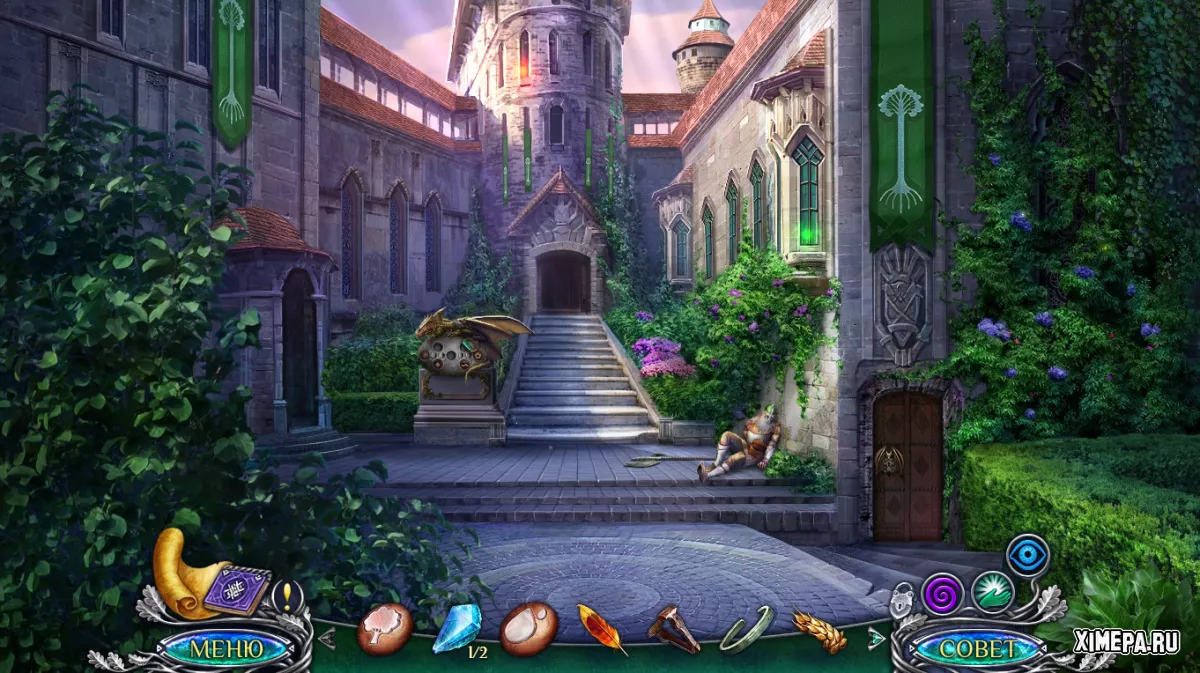Viewport: 1200px width, 673px height.
Task: Activate the blue eye ability
Action: click(x=1027, y=554)
